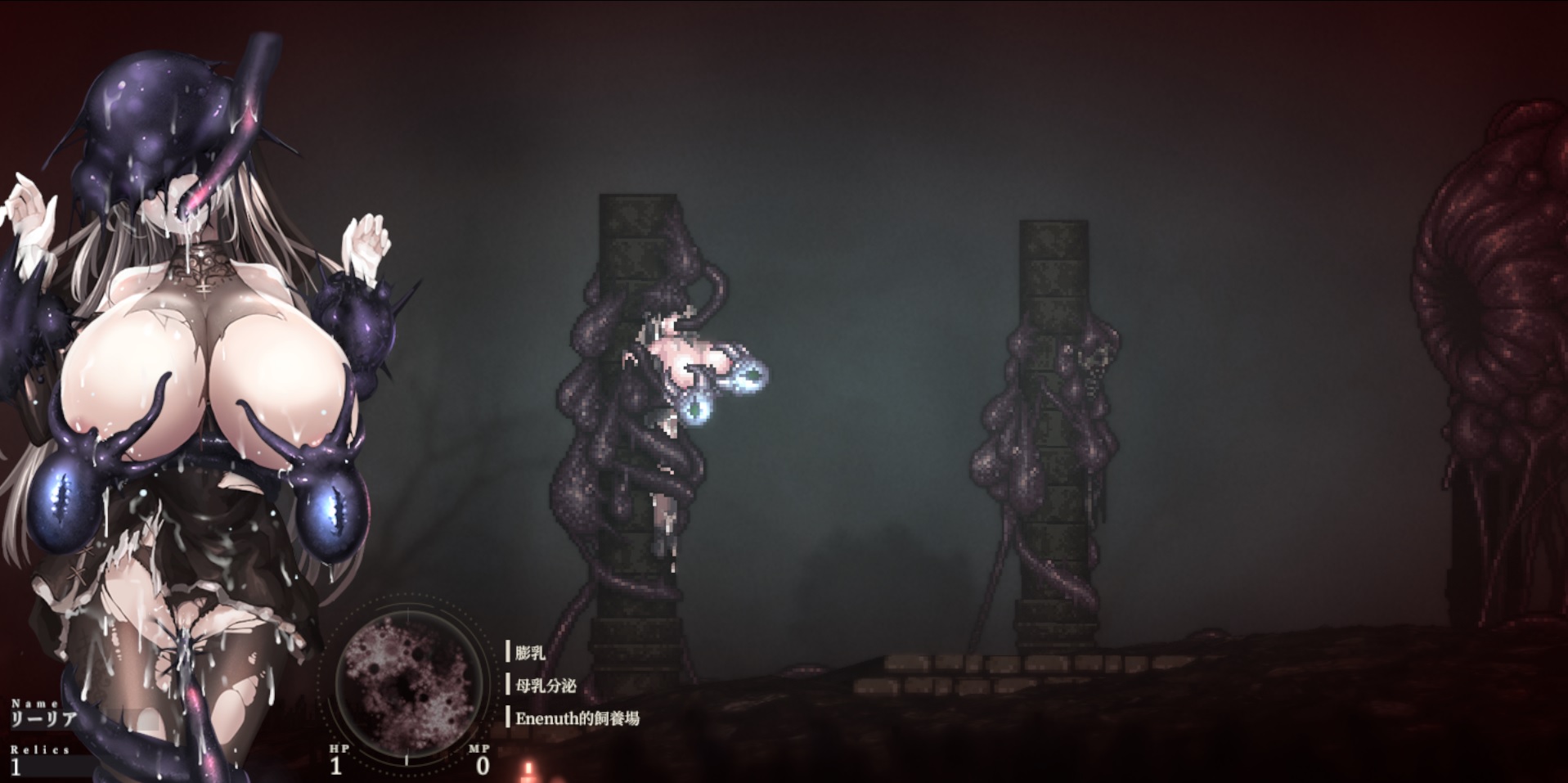Select the Enenuth的飼養場 status entry
Screen dimensions: 1568x783
pyautogui.click(x=577, y=719)
